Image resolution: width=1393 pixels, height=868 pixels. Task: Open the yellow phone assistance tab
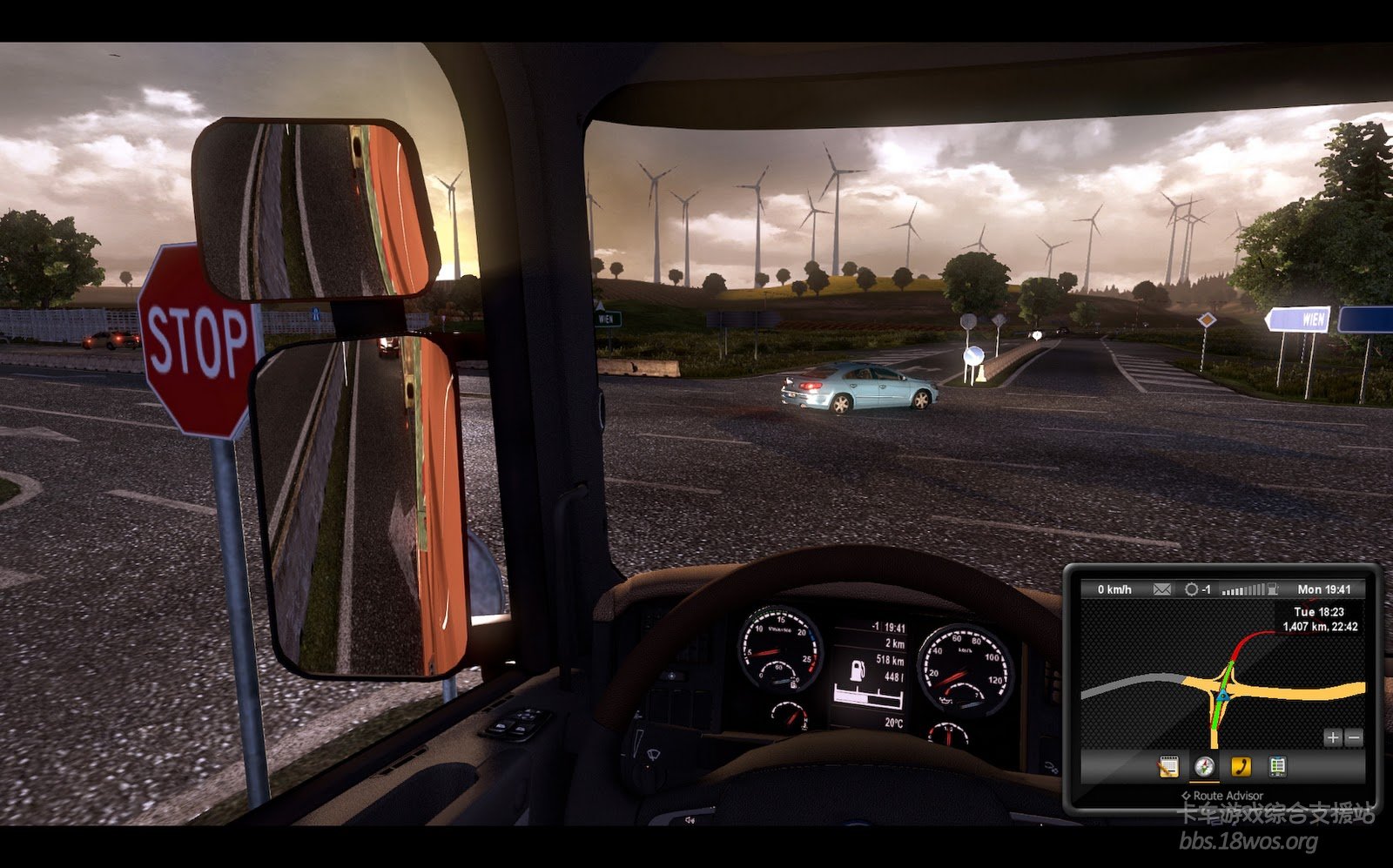1241,766
